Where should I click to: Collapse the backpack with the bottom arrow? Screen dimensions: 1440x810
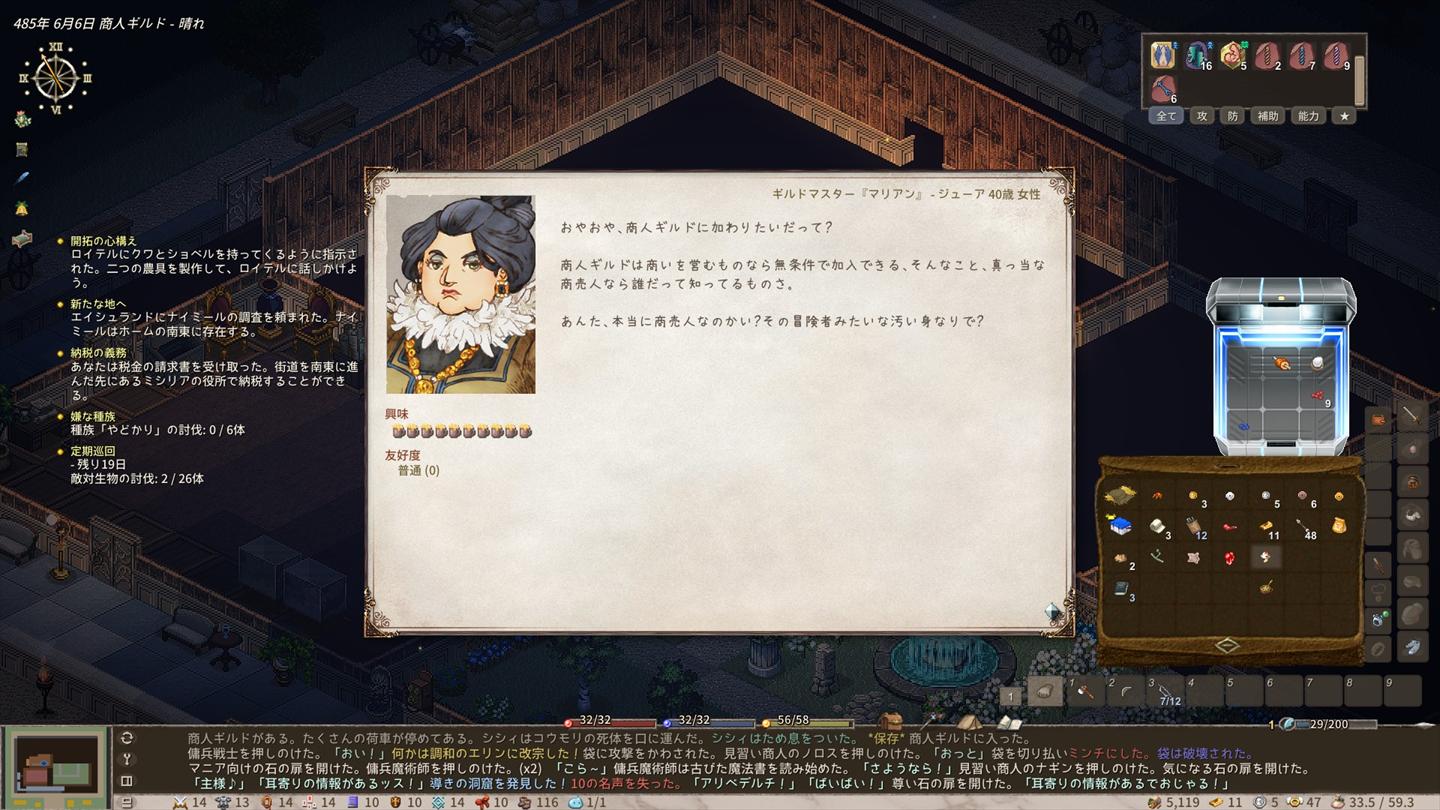point(1228,645)
